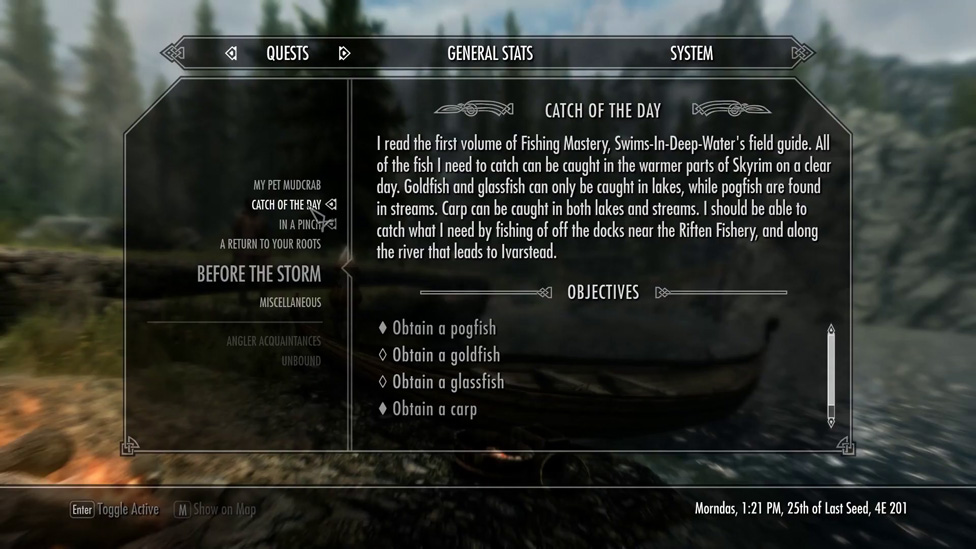The image size is (976, 549).
Task: Select the completed Angler Acquaintances quest
Action: click(273, 341)
